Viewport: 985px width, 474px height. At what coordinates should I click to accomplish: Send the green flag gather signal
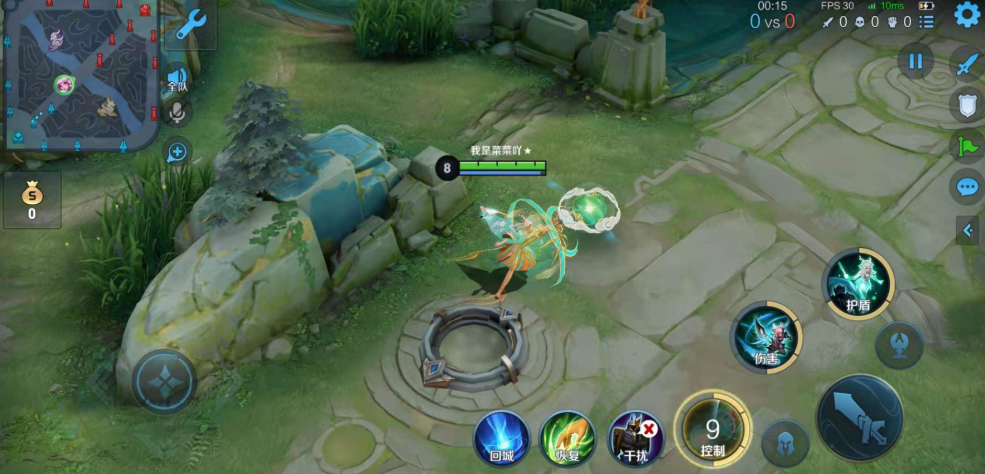pyautogui.click(x=967, y=146)
